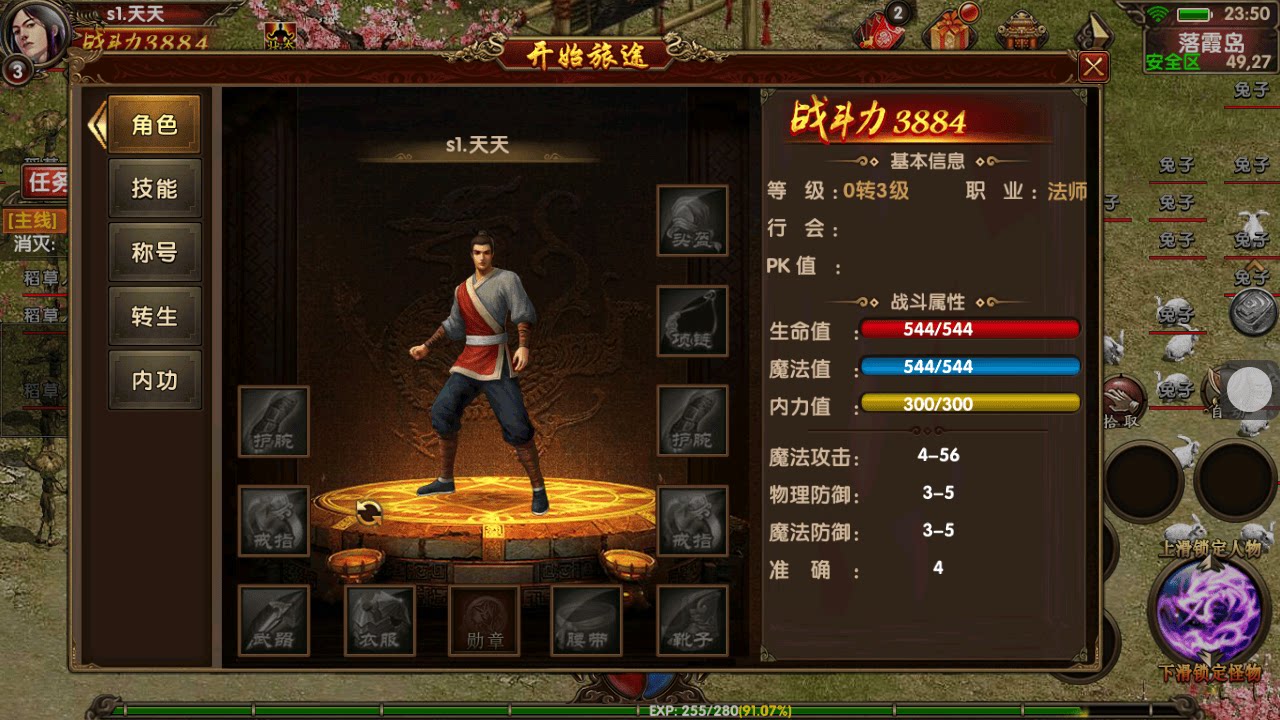Switch to the skills (技能) tab
1280x720 pixels.
(x=155, y=188)
